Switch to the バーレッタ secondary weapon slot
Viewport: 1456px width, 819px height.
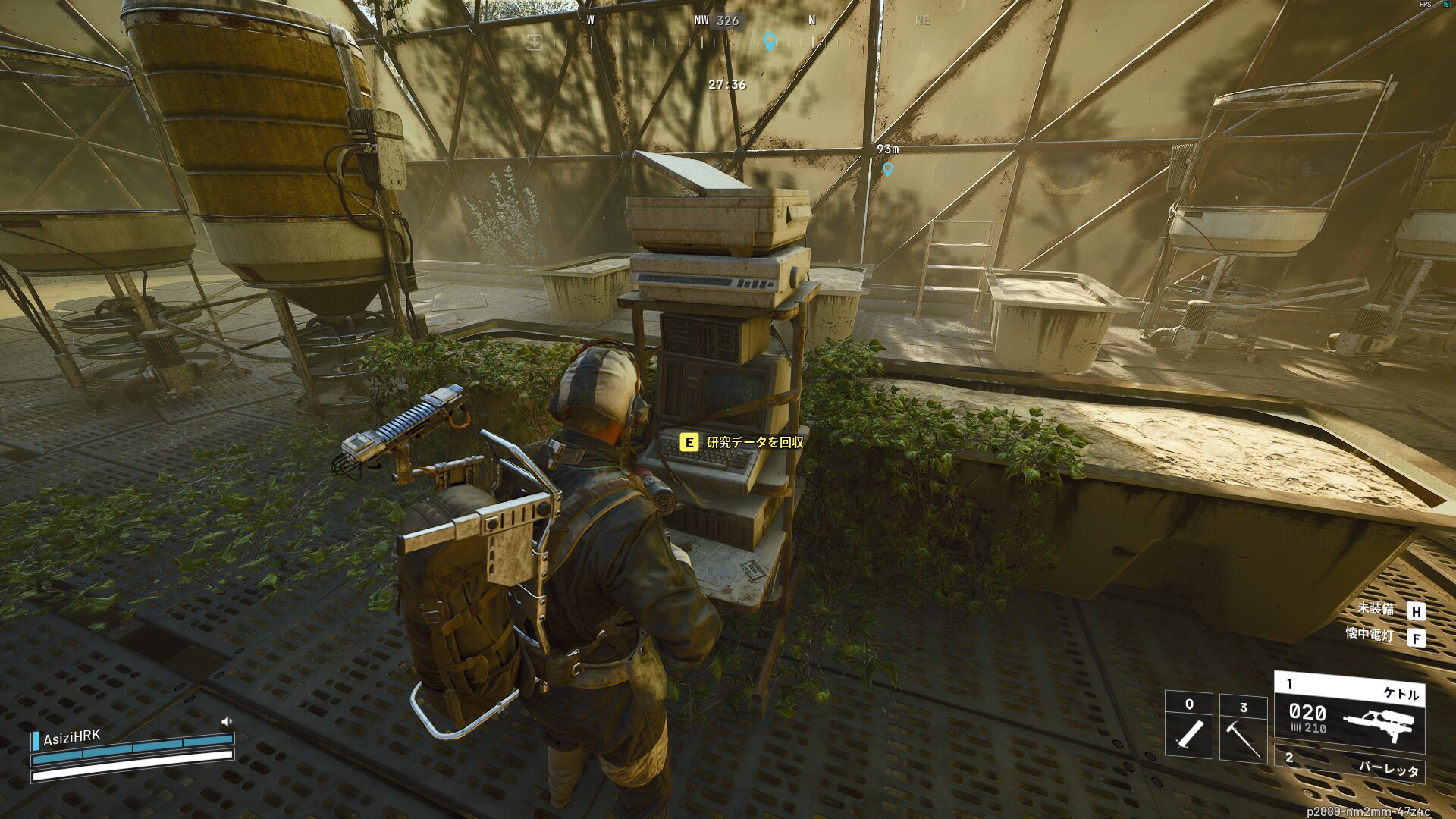(x=1349, y=766)
